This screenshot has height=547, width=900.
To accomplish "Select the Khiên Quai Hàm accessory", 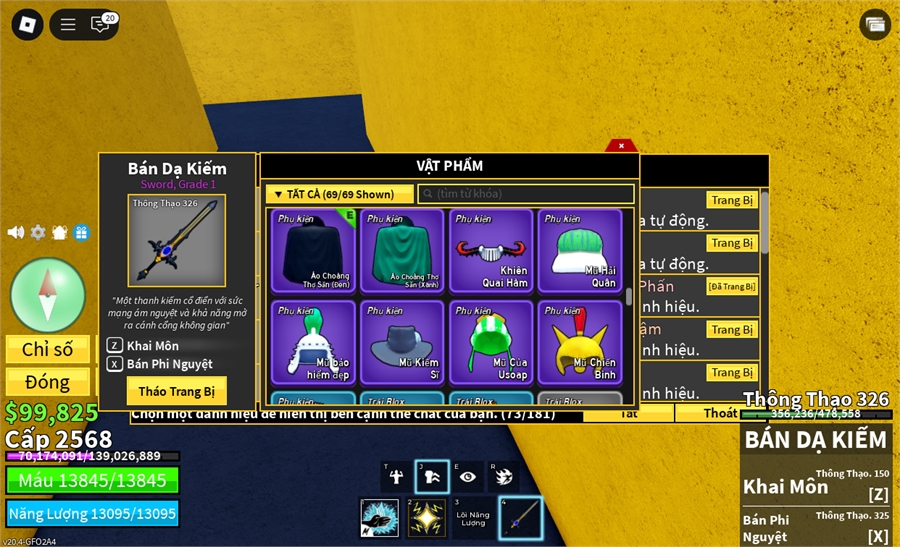I will coord(490,249).
